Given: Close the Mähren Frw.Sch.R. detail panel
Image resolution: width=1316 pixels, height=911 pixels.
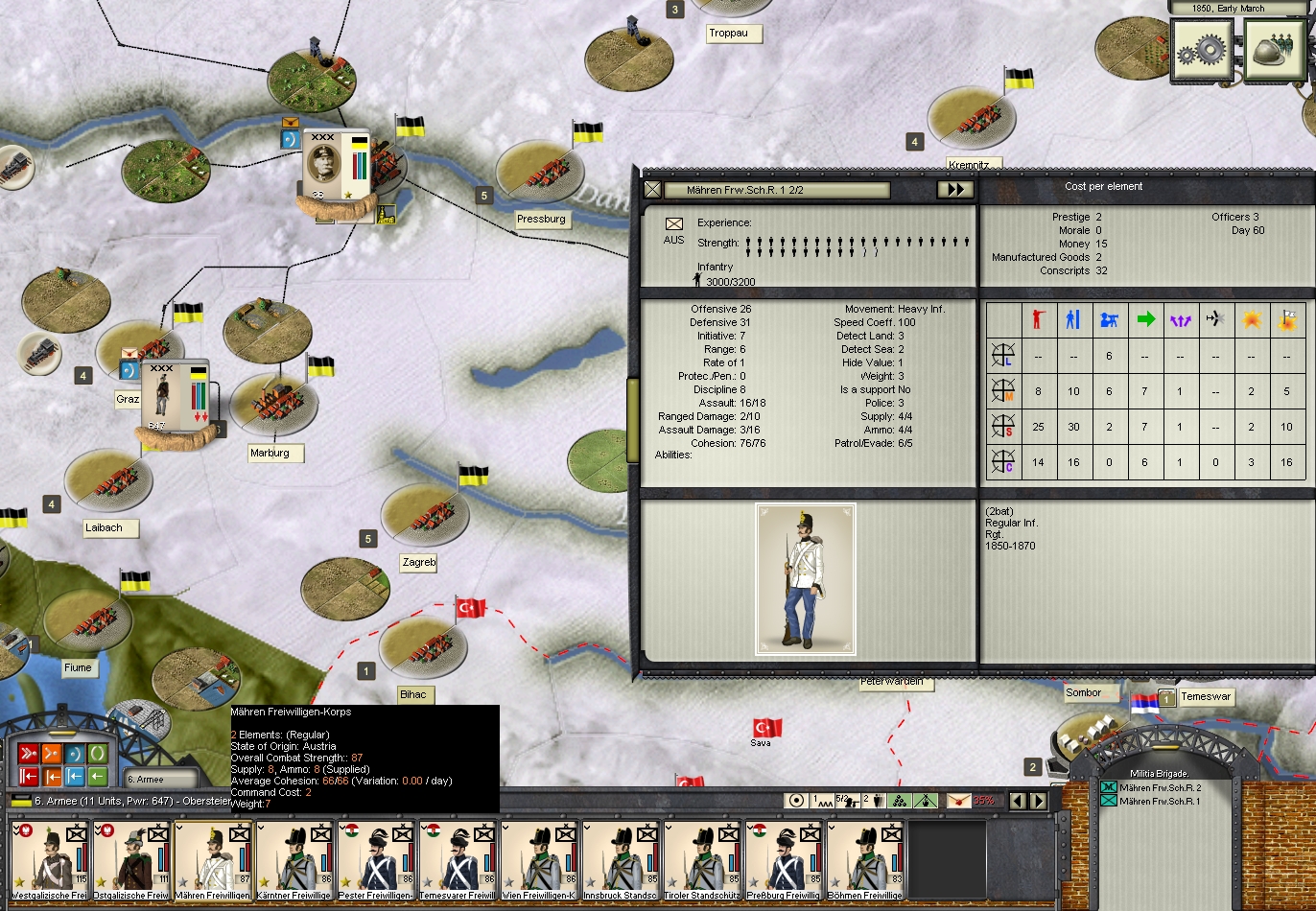Looking at the screenshot, I should click(652, 190).
